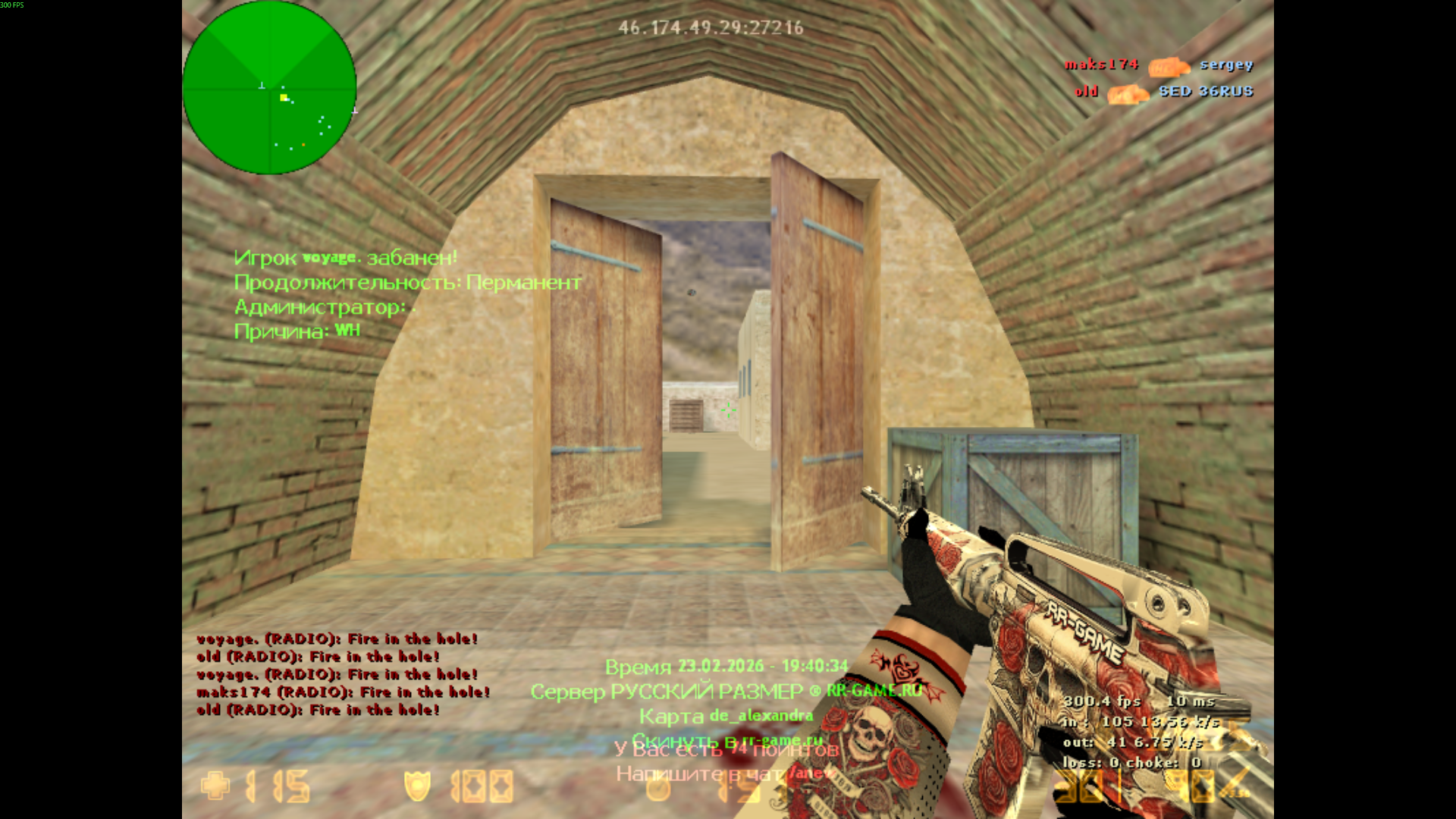
Task: Click the green circular radar
Action: coord(269,88)
